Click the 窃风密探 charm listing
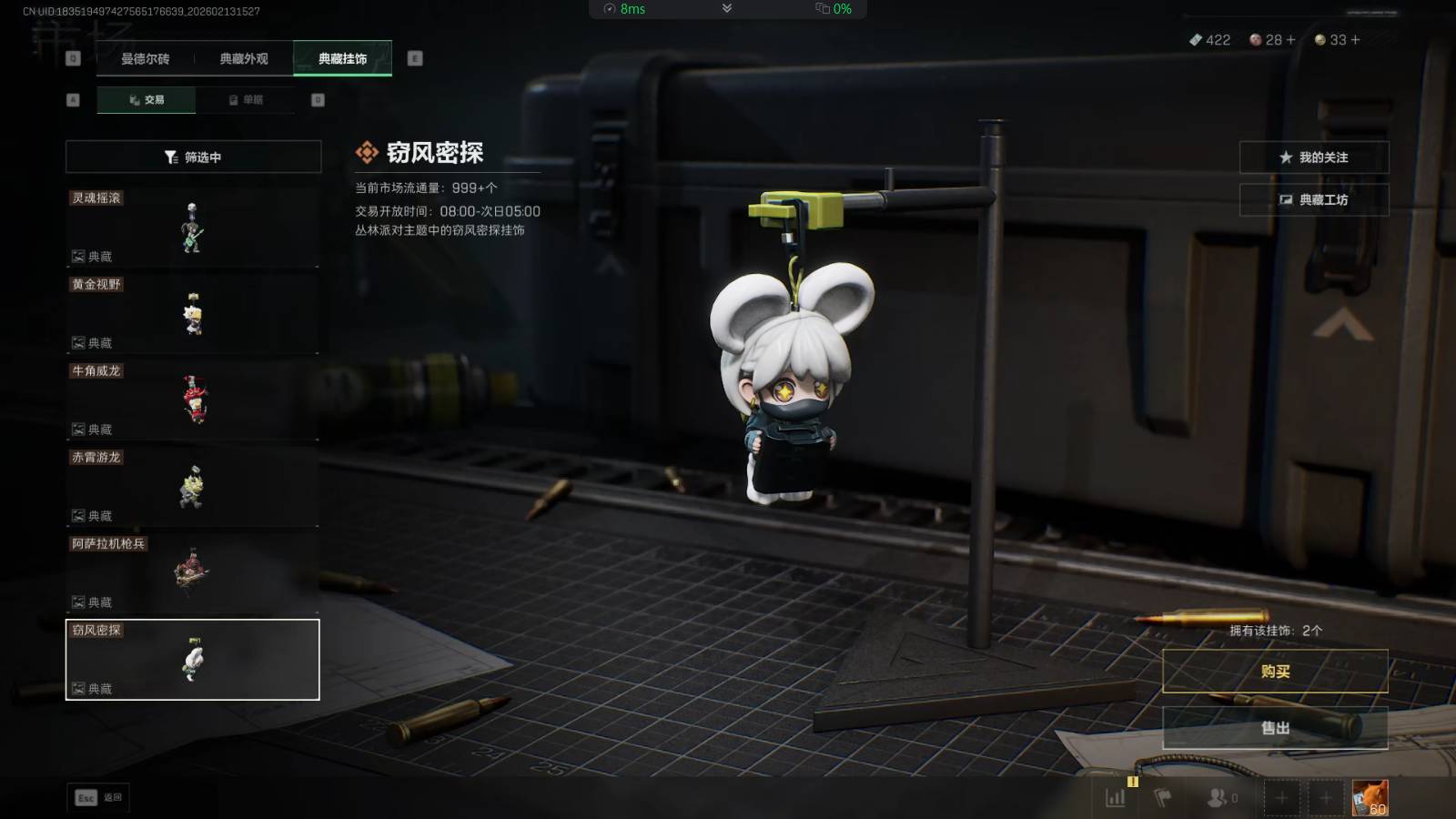Viewport: 1456px width, 819px height. (192, 660)
